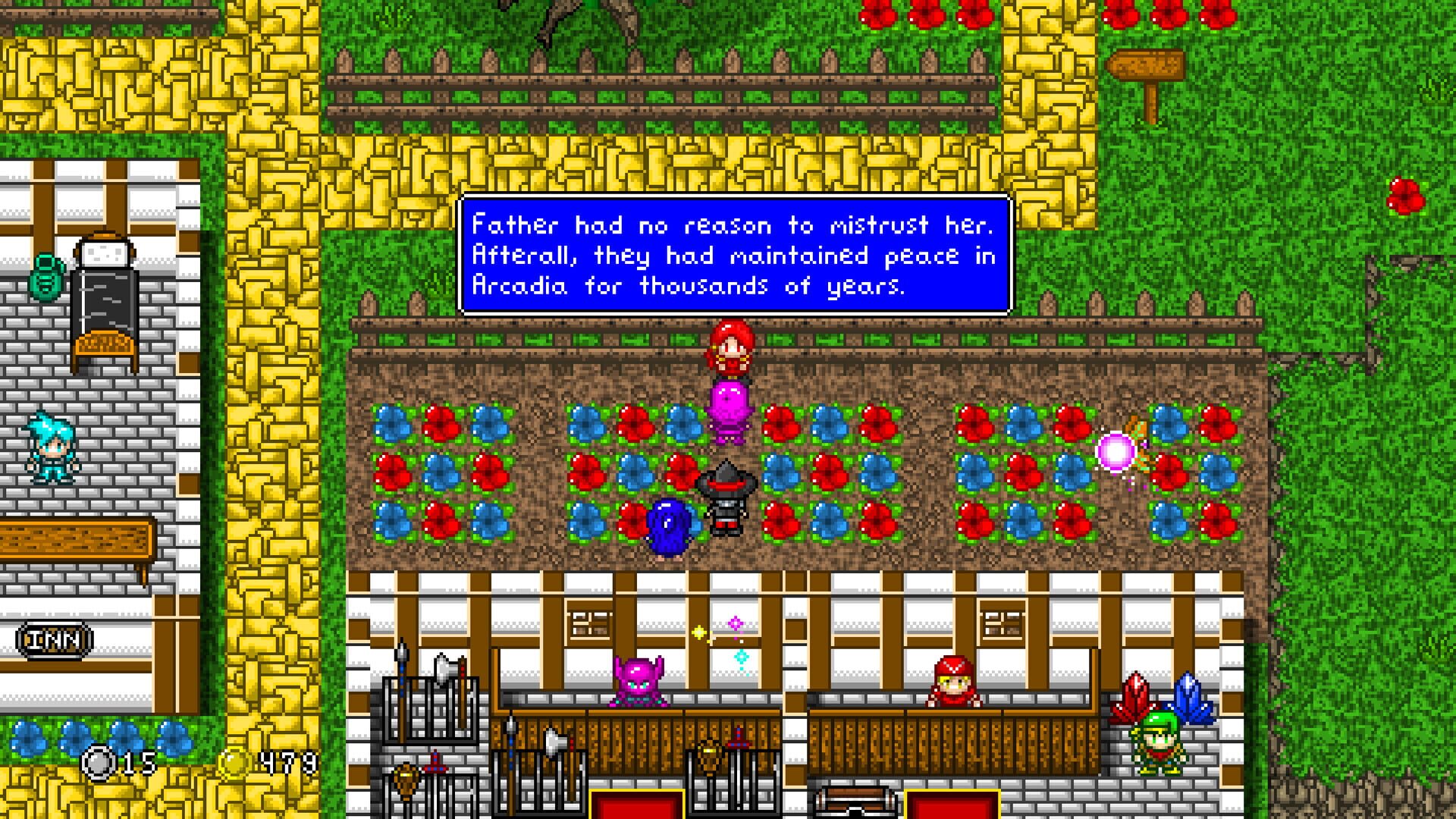Click the INN sign label
The image size is (1456, 819).
coord(55,639)
